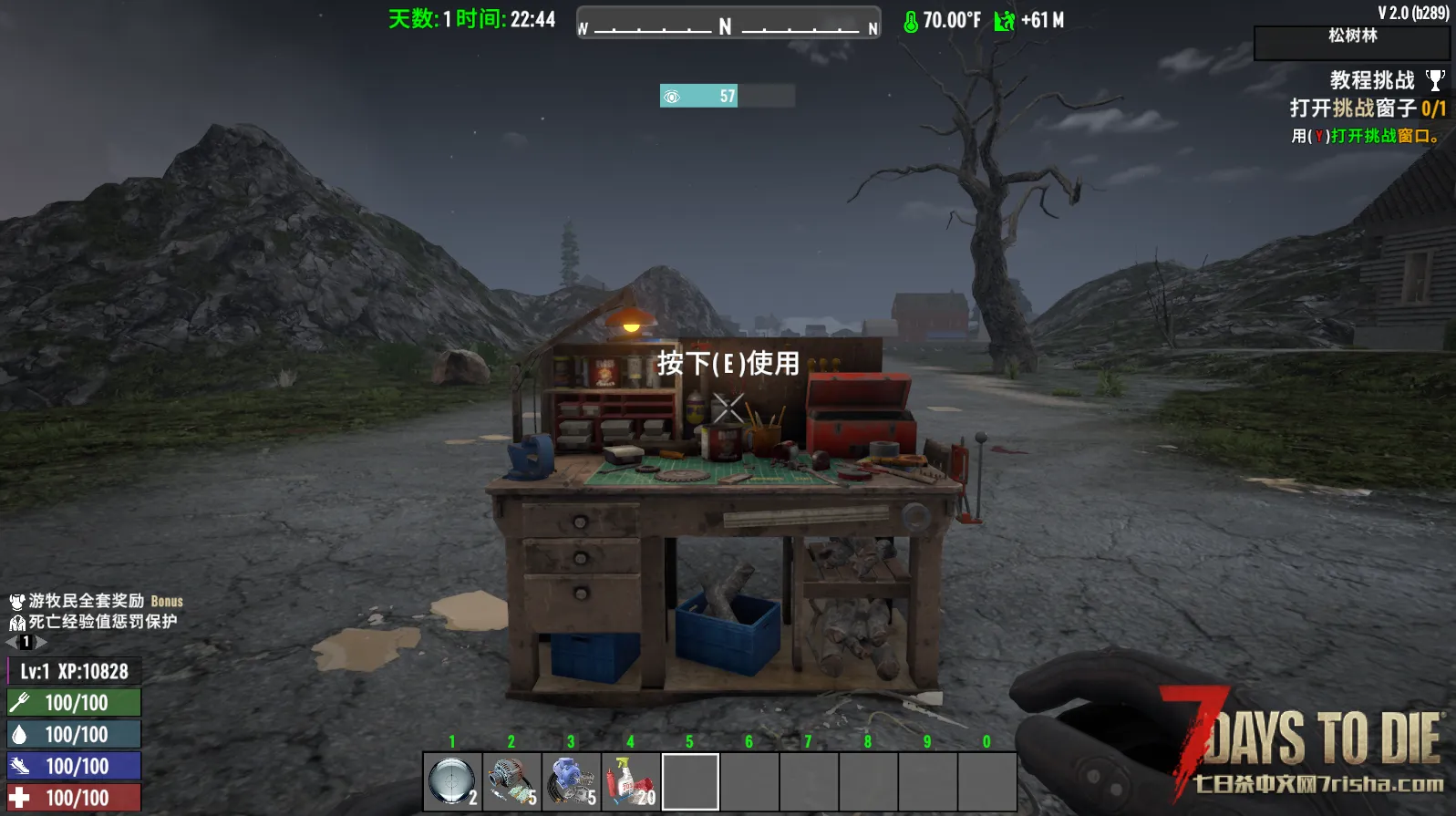Viewport: 1456px width, 816px height.
Task: Select the spray bottle supplies hotbar slot
Action: [x=631, y=781]
